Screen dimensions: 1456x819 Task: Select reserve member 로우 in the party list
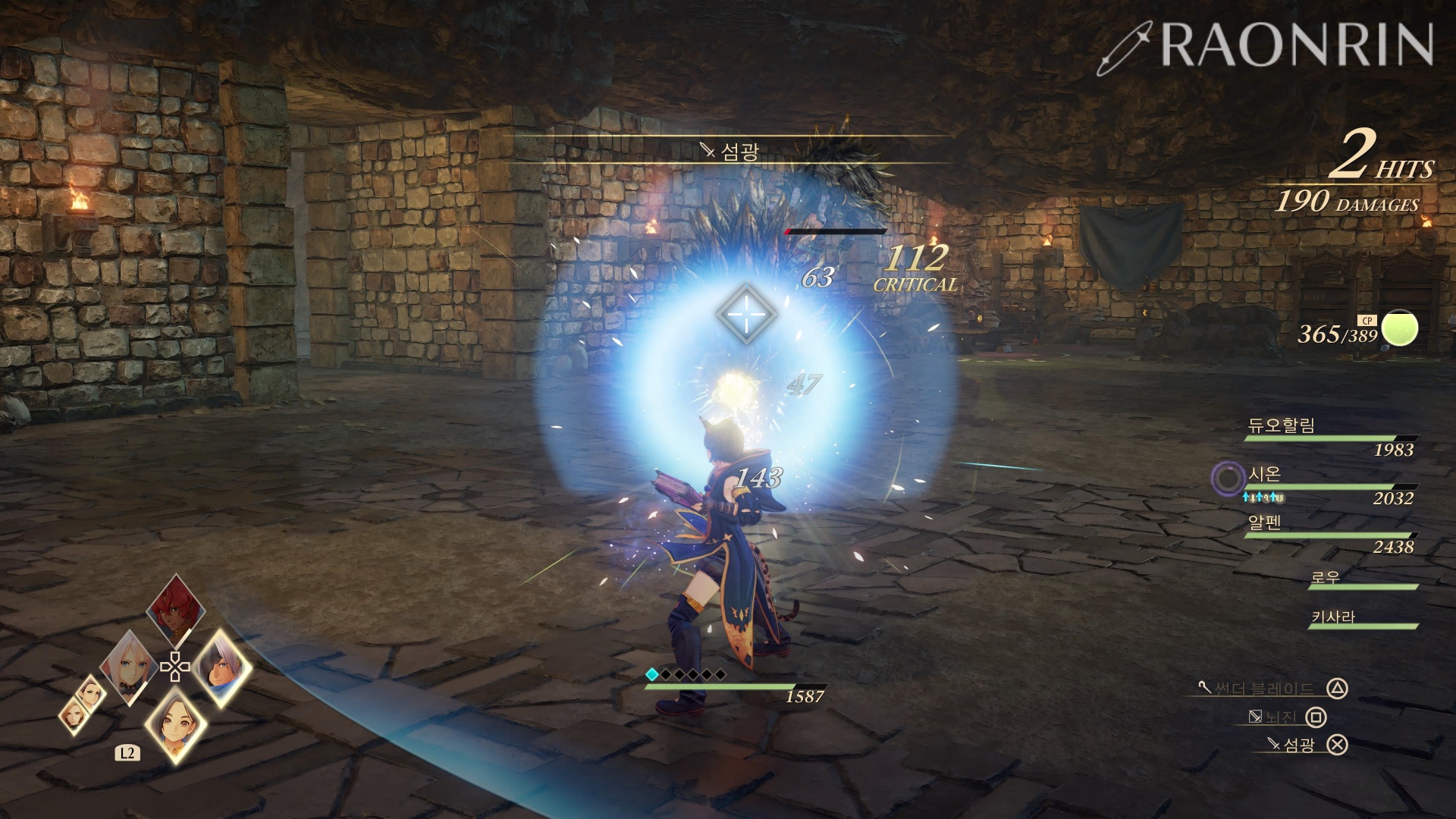point(1326,577)
